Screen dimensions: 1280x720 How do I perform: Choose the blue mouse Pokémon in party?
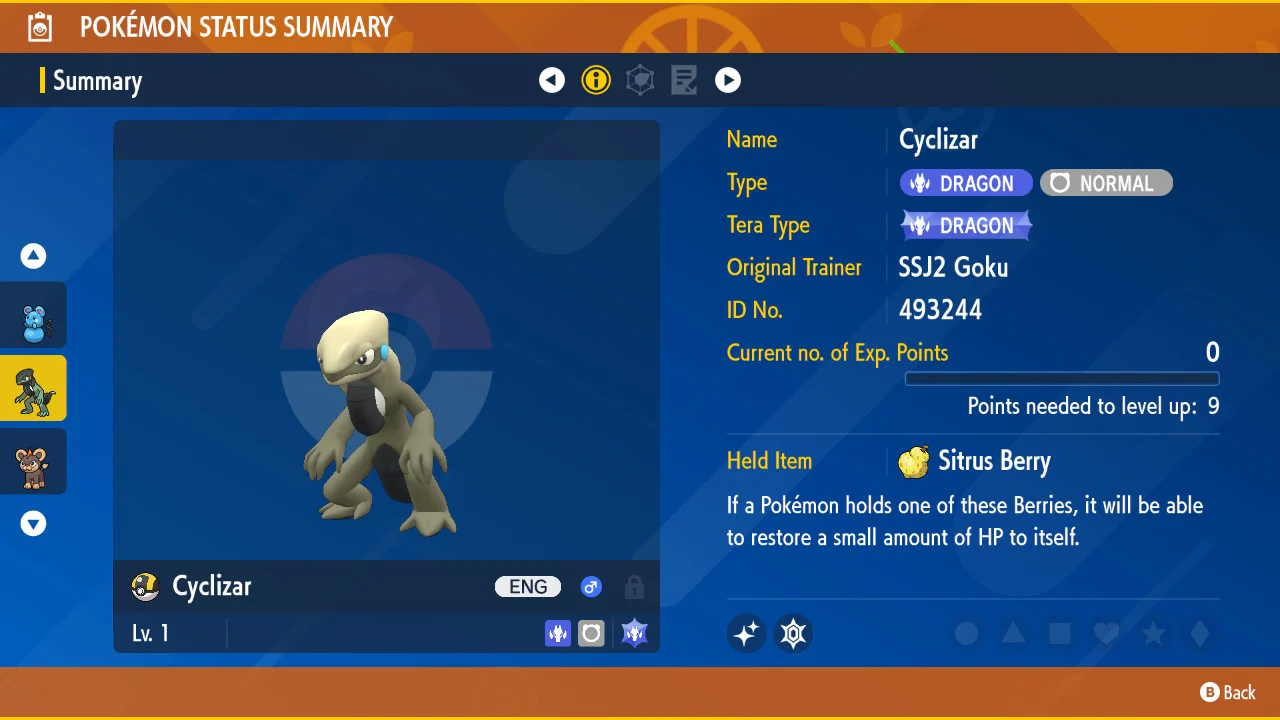[x=34, y=316]
